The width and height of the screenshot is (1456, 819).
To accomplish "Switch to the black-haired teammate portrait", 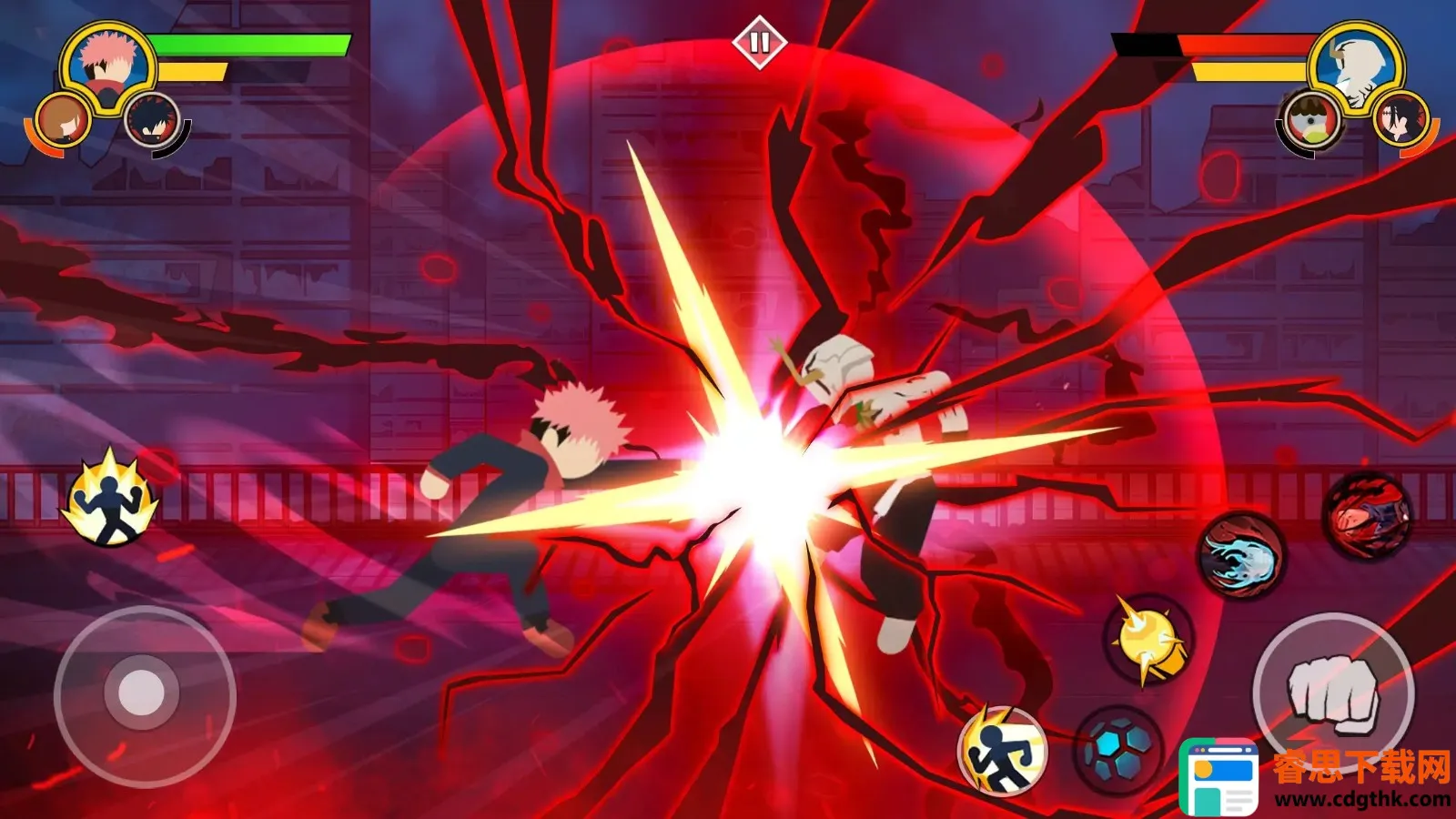I will pyautogui.click(x=152, y=119).
